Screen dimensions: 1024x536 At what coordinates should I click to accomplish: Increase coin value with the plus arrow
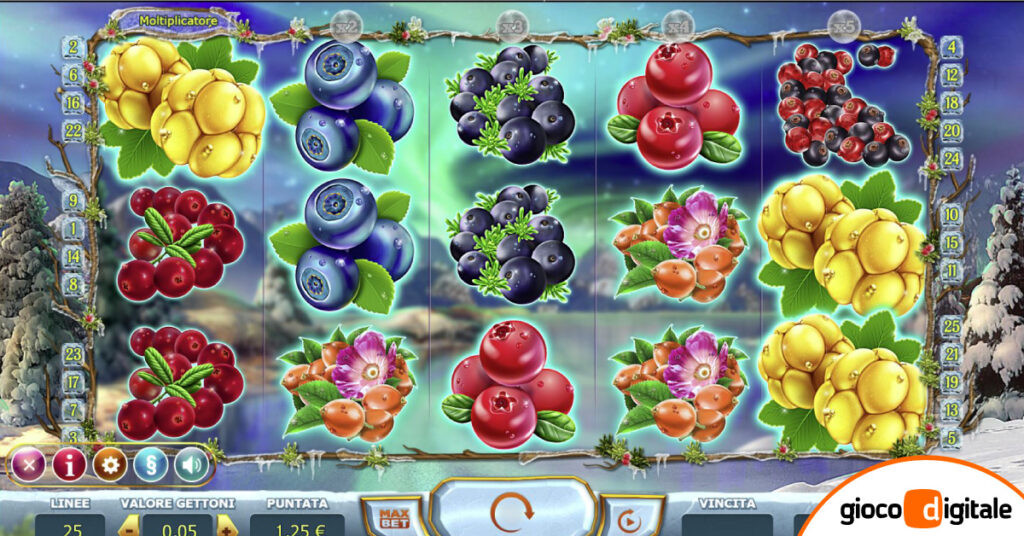(x=226, y=526)
